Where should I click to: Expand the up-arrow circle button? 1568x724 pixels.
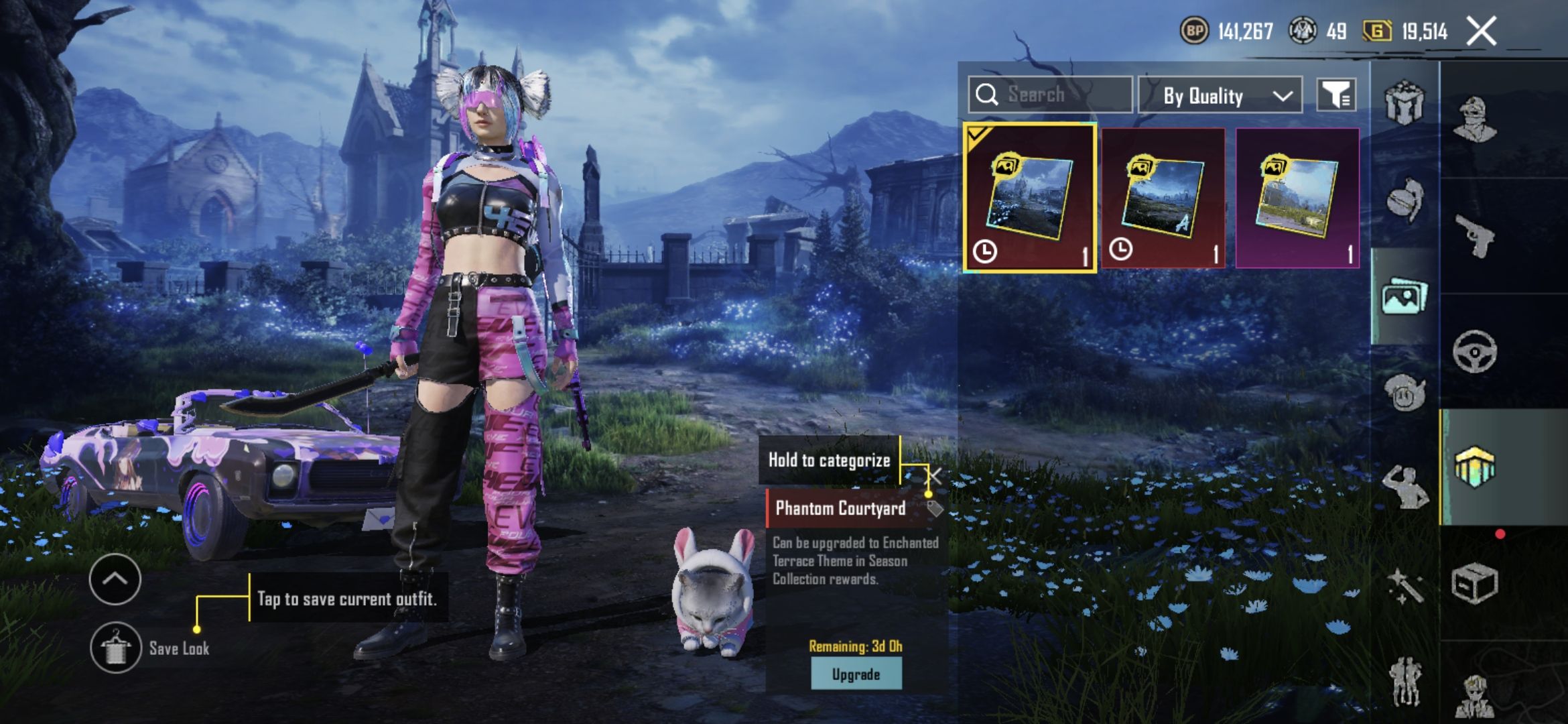click(x=115, y=579)
